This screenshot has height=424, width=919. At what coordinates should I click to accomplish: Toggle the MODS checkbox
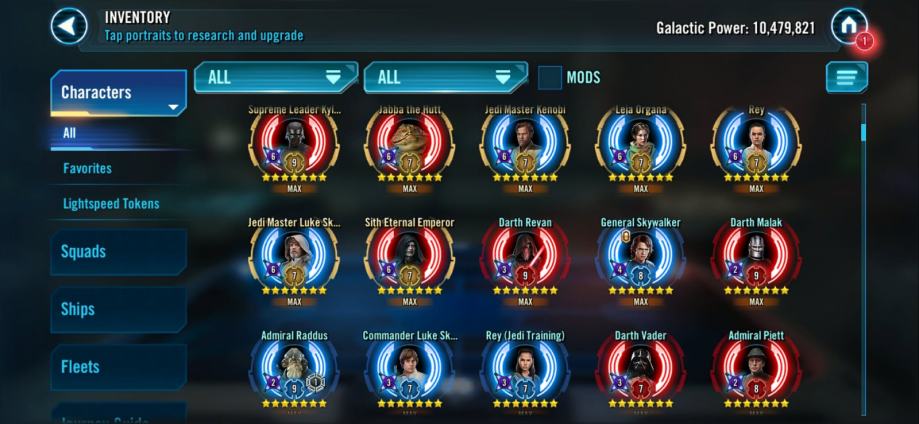(x=550, y=77)
